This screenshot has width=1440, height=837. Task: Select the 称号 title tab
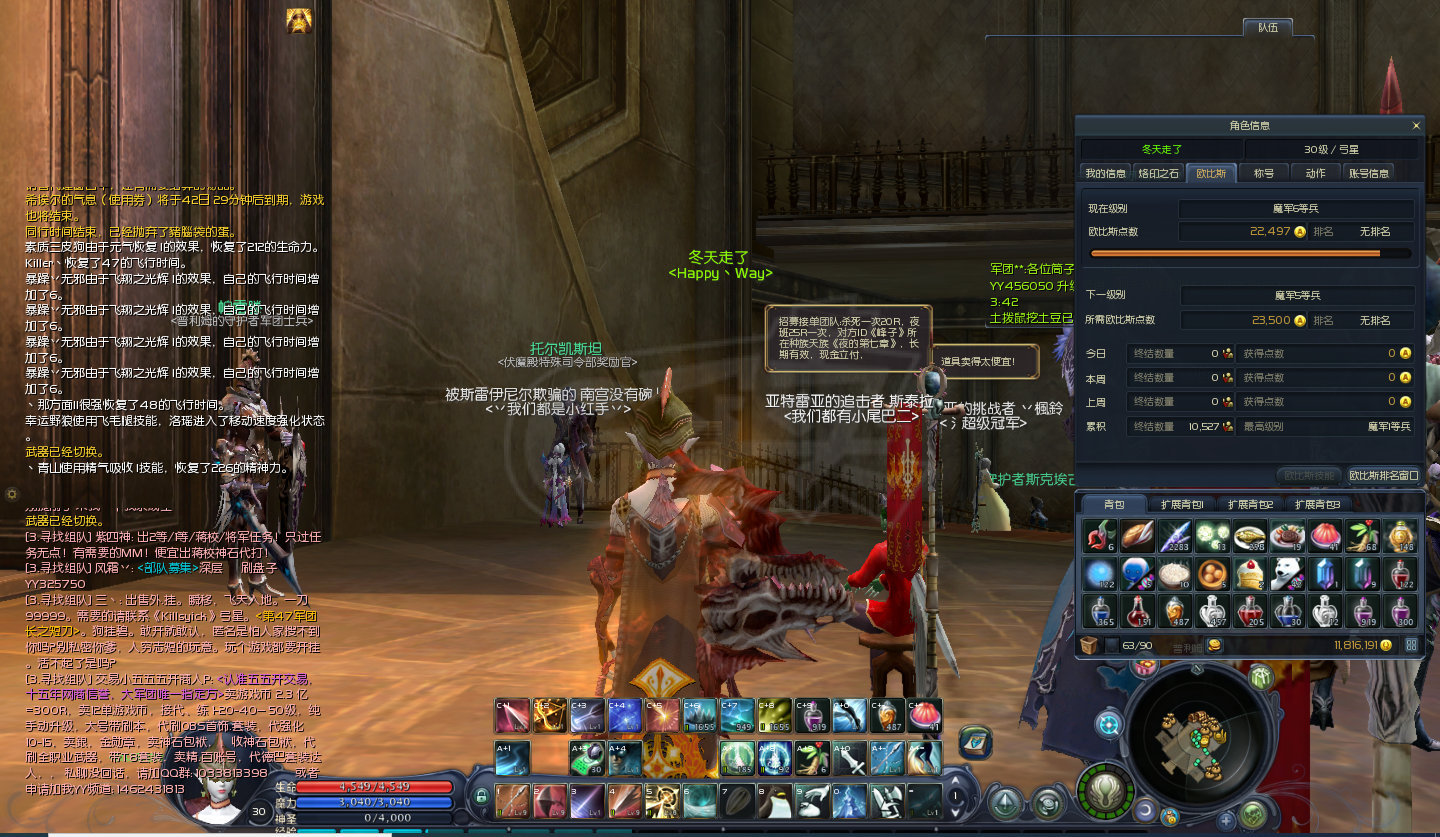pyautogui.click(x=1264, y=173)
